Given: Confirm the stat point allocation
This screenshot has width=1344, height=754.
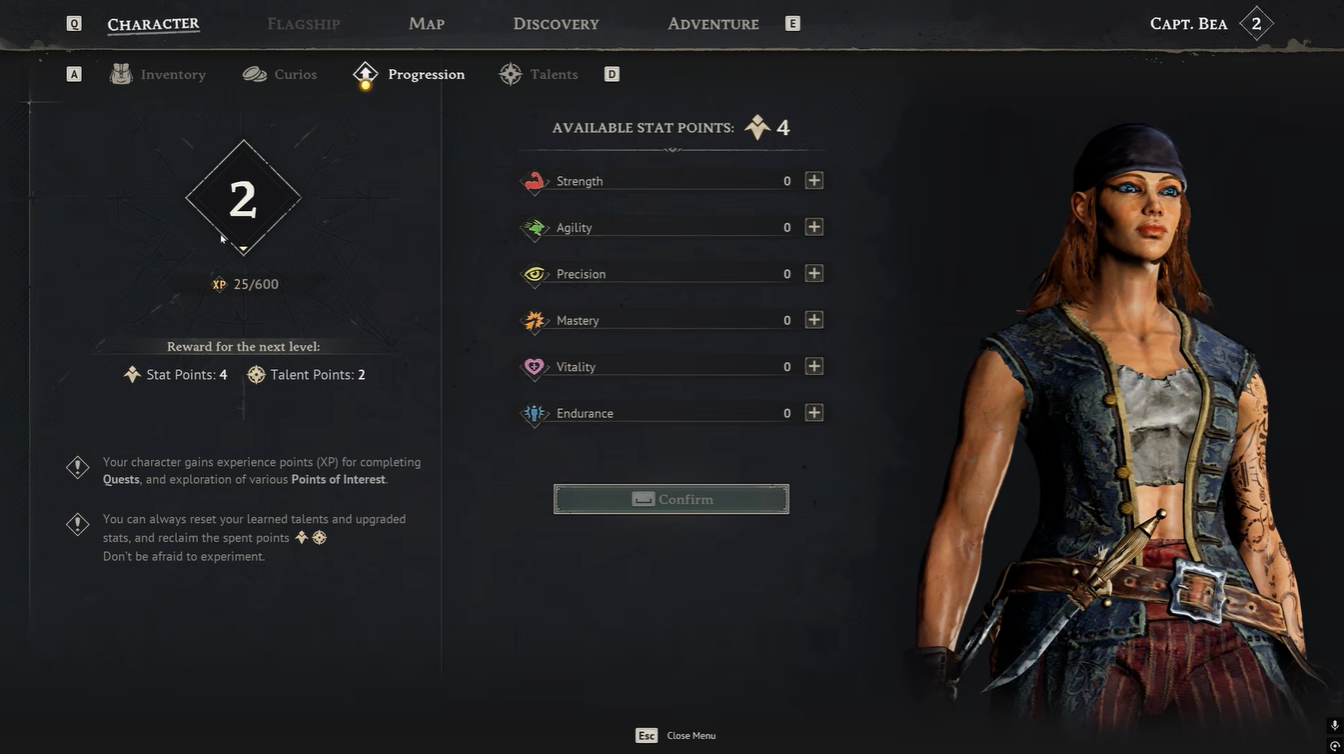Looking at the screenshot, I should click(671, 499).
